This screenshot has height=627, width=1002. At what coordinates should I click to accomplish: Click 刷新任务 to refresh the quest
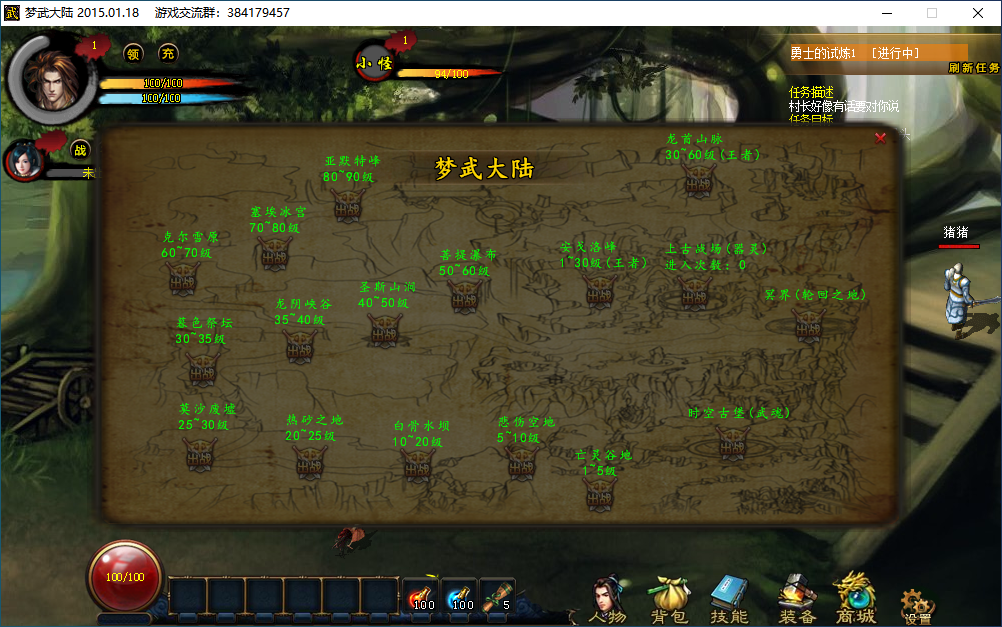[x=973, y=68]
